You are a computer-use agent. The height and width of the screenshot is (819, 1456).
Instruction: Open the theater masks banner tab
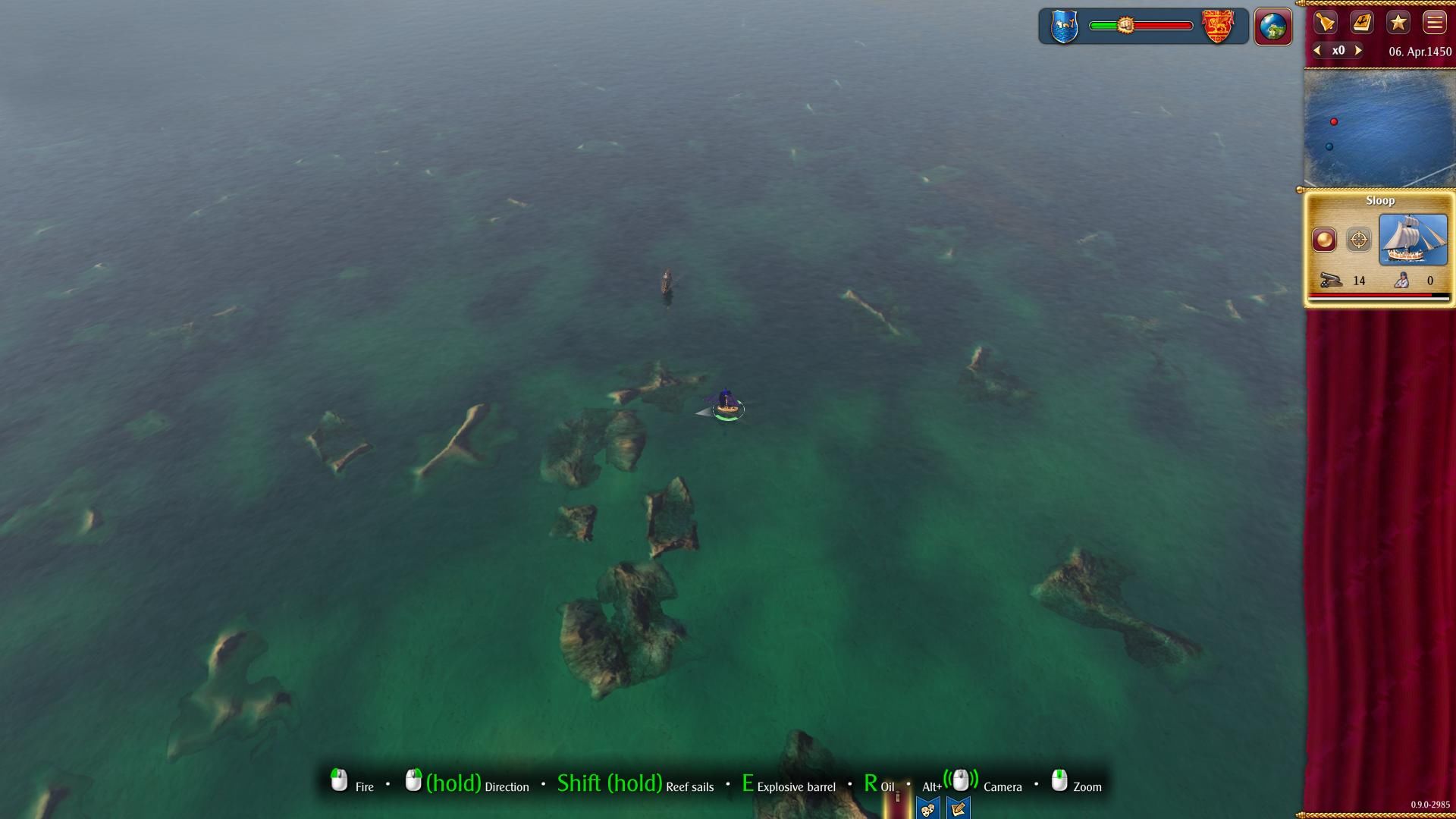coord(927,808)
